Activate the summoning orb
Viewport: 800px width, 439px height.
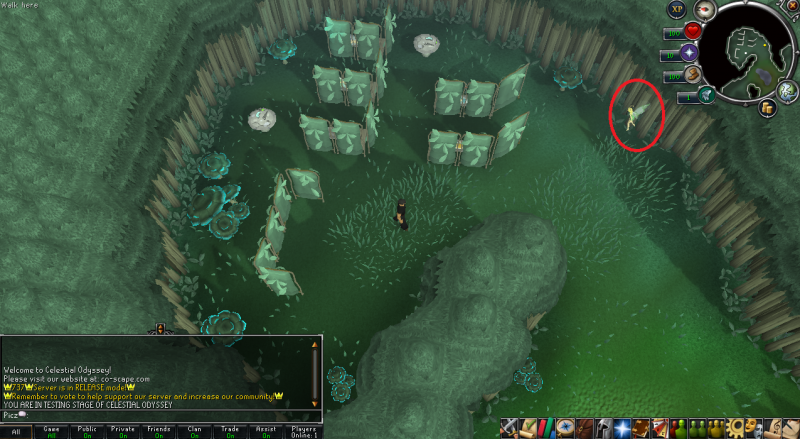click(706, 96)
